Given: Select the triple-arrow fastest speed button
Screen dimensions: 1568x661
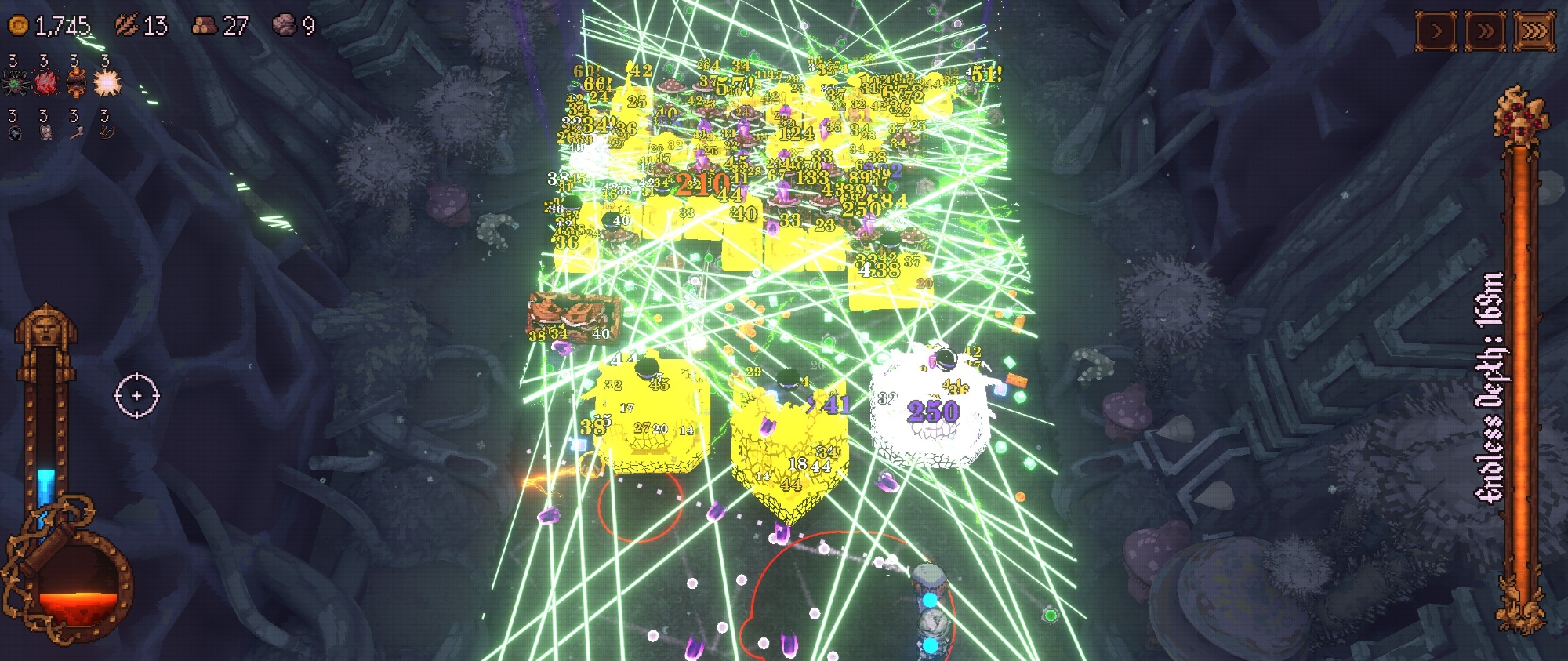Looking at the screenshot, I should tap(1534, 31).
